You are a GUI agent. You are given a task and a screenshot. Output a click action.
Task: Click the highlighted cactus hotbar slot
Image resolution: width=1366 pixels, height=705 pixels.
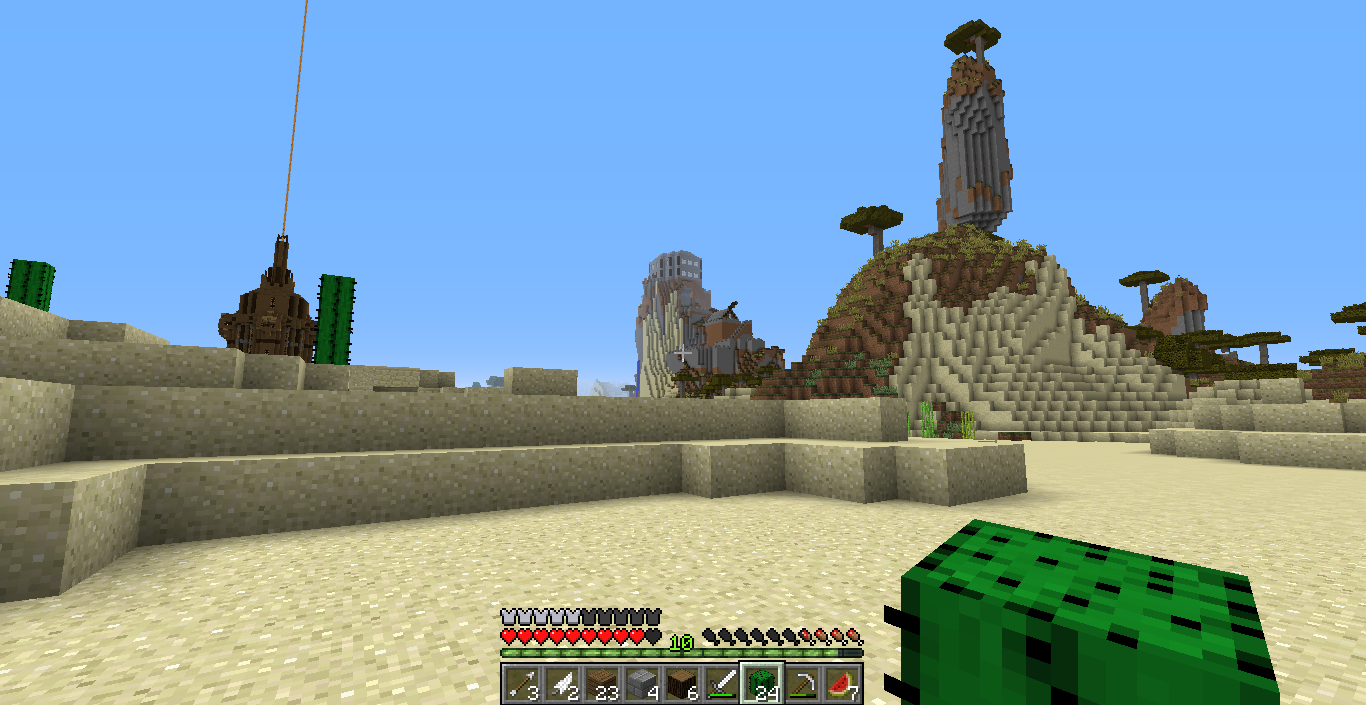pos(761,684)
